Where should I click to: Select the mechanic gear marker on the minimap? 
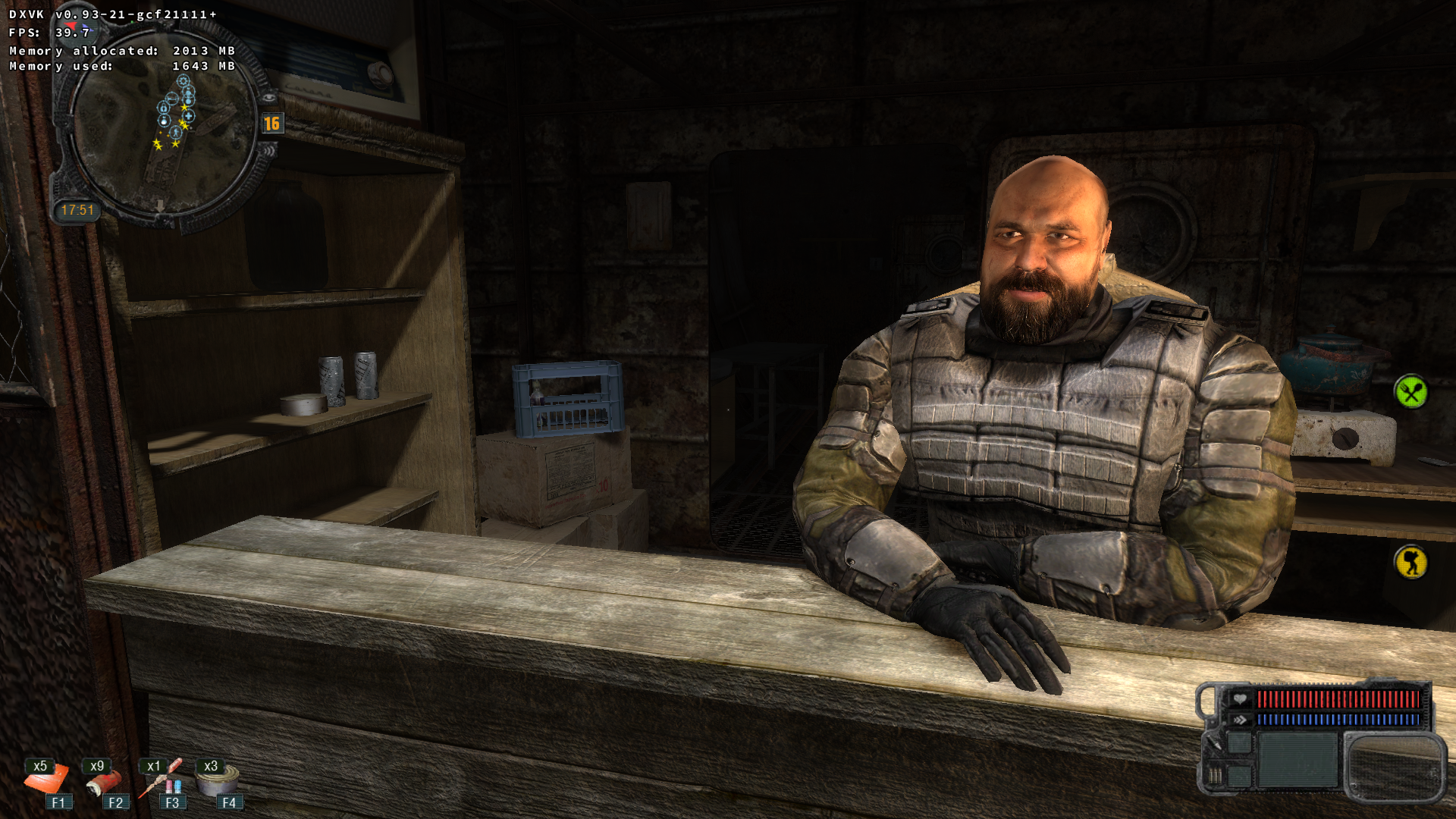click(x=184, y=81)
